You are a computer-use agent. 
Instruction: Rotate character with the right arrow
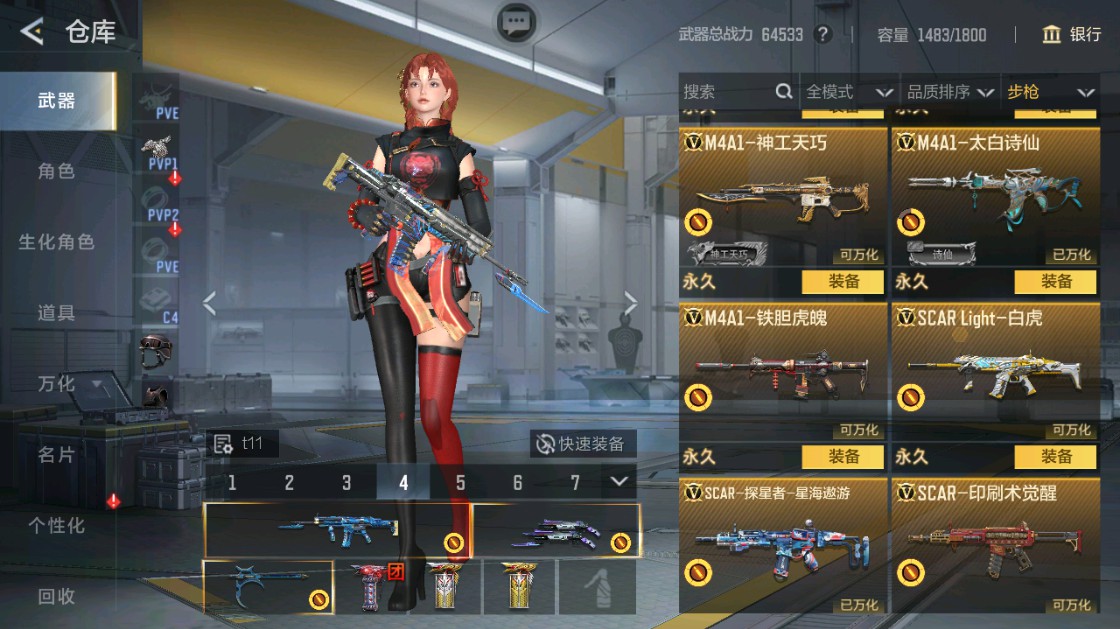(x=631, y=302)
